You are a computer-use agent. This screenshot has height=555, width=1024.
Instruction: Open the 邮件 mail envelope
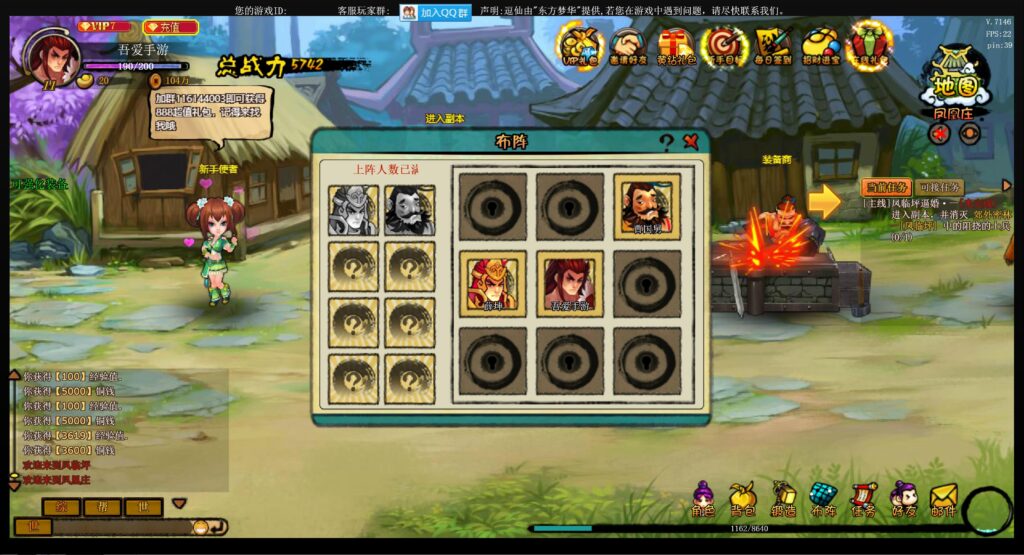(943, 498)
